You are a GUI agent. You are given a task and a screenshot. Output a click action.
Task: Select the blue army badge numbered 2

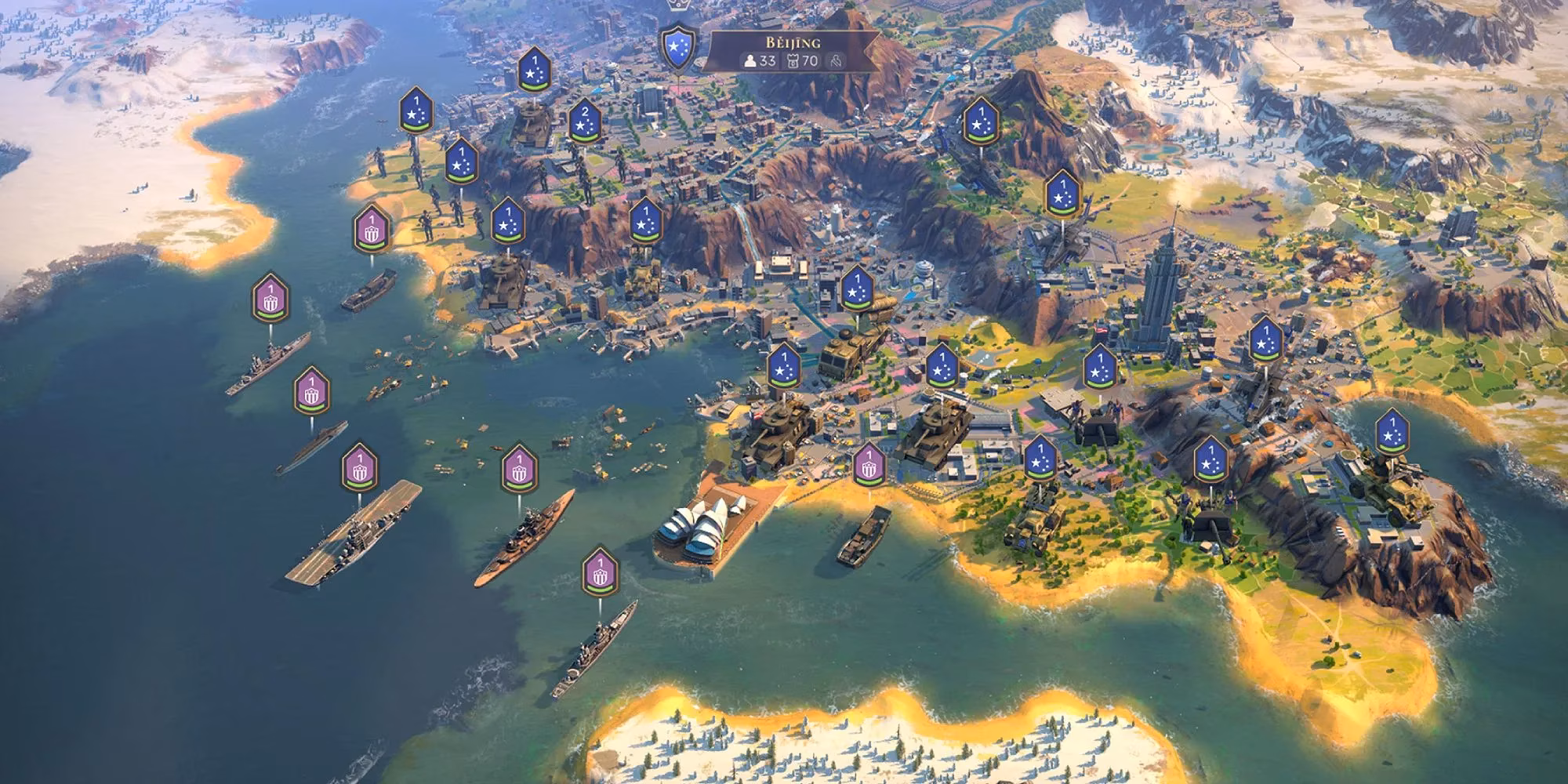click(x=584, y=122)
